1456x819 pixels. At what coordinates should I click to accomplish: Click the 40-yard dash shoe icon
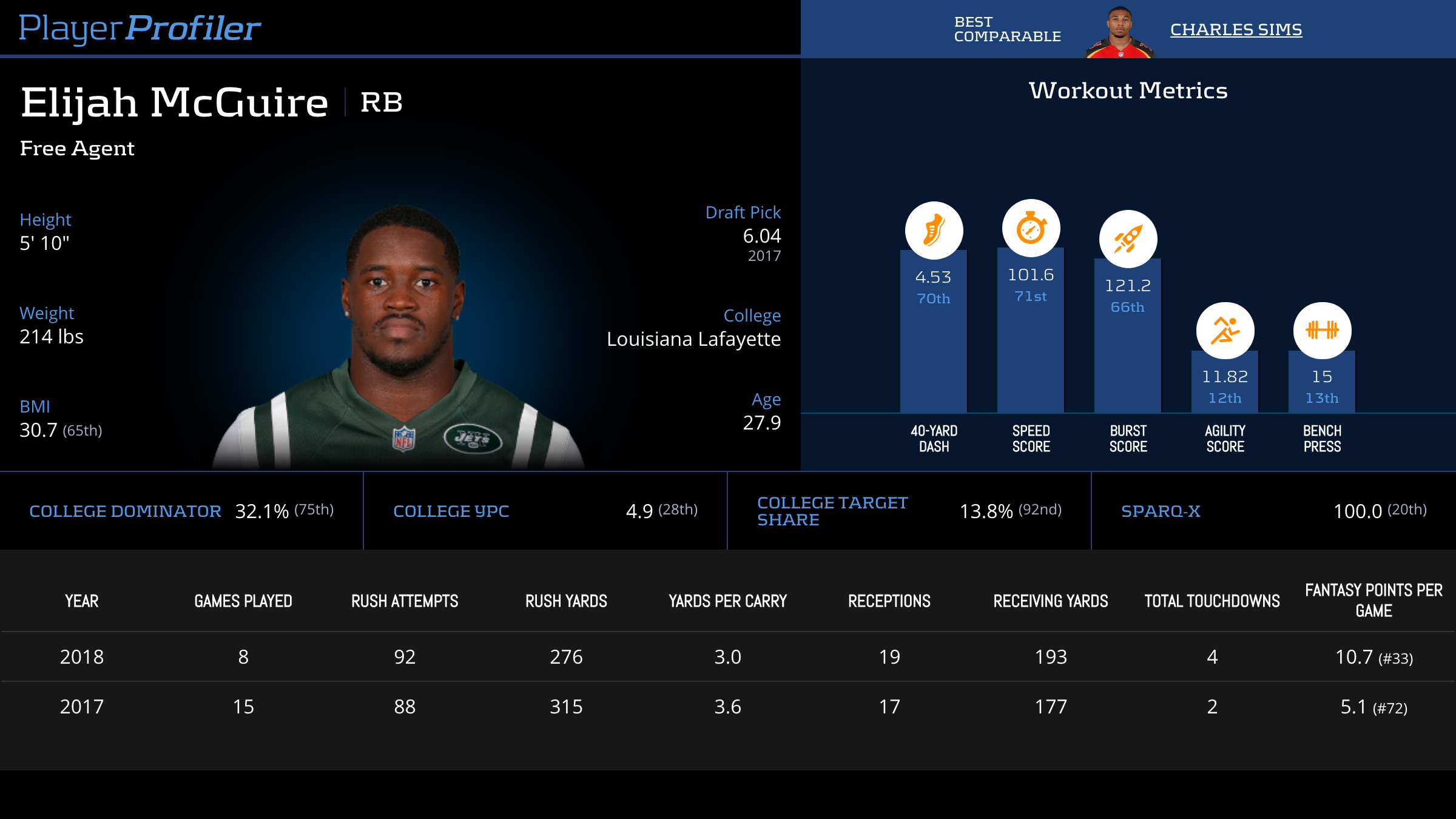click(x=934, y=231)
